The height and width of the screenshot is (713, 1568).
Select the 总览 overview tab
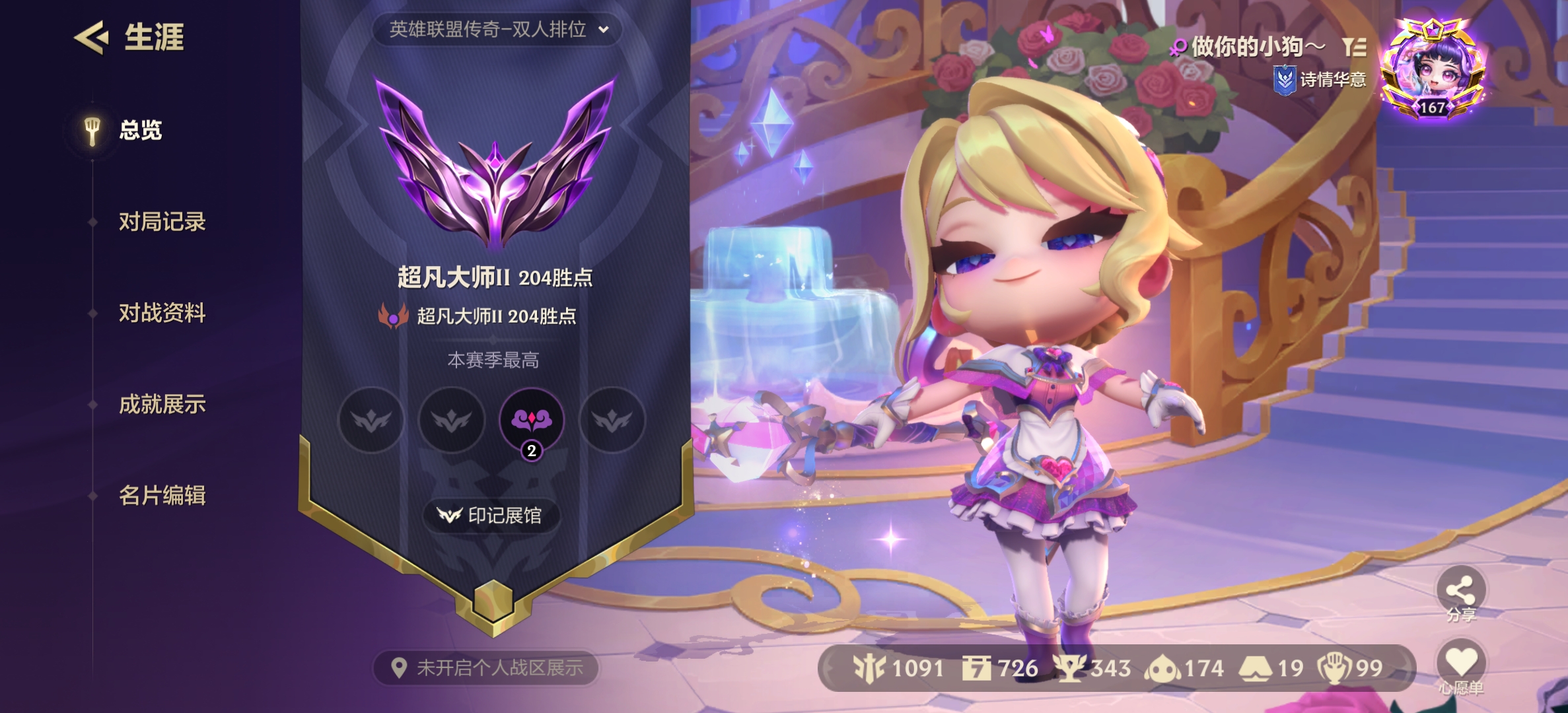[139, 130]
